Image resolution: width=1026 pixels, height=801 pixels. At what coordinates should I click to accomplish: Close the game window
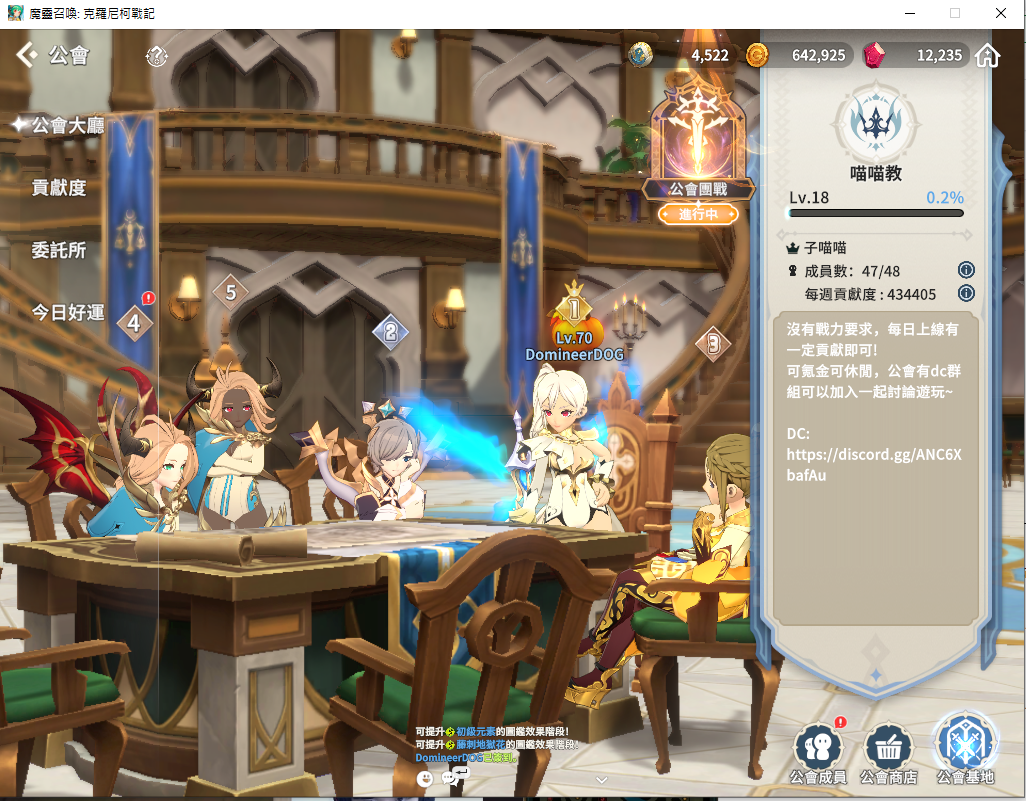pos(1001,13)
